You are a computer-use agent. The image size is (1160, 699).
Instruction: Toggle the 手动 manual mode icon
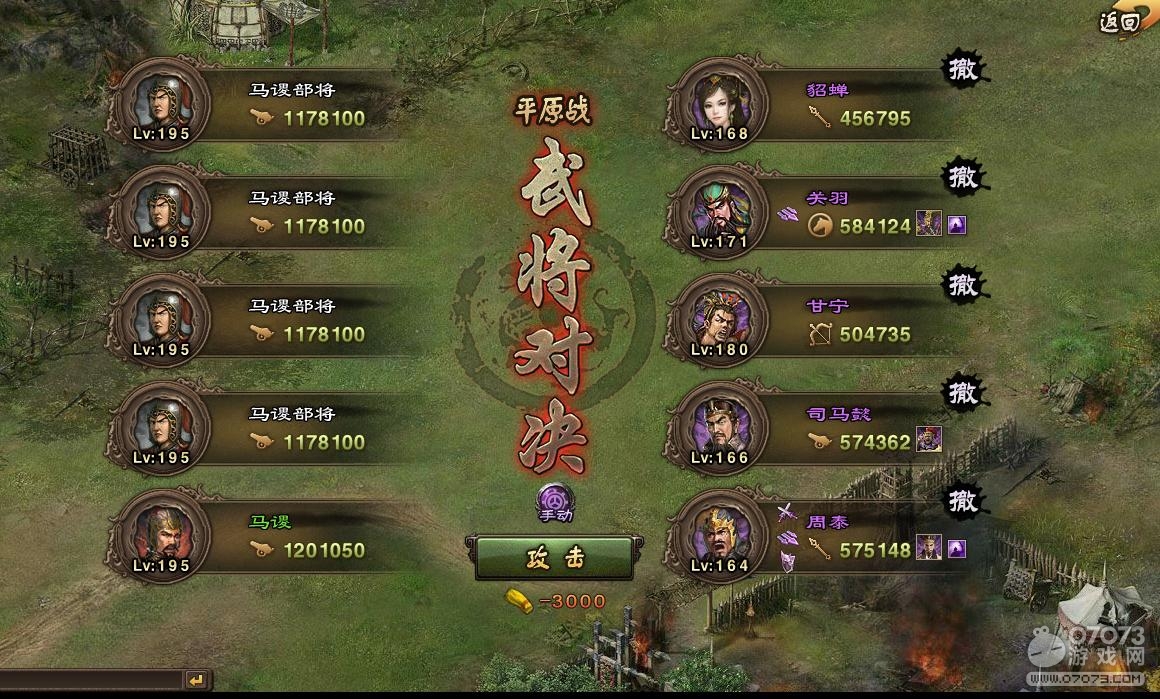(554, 500)
